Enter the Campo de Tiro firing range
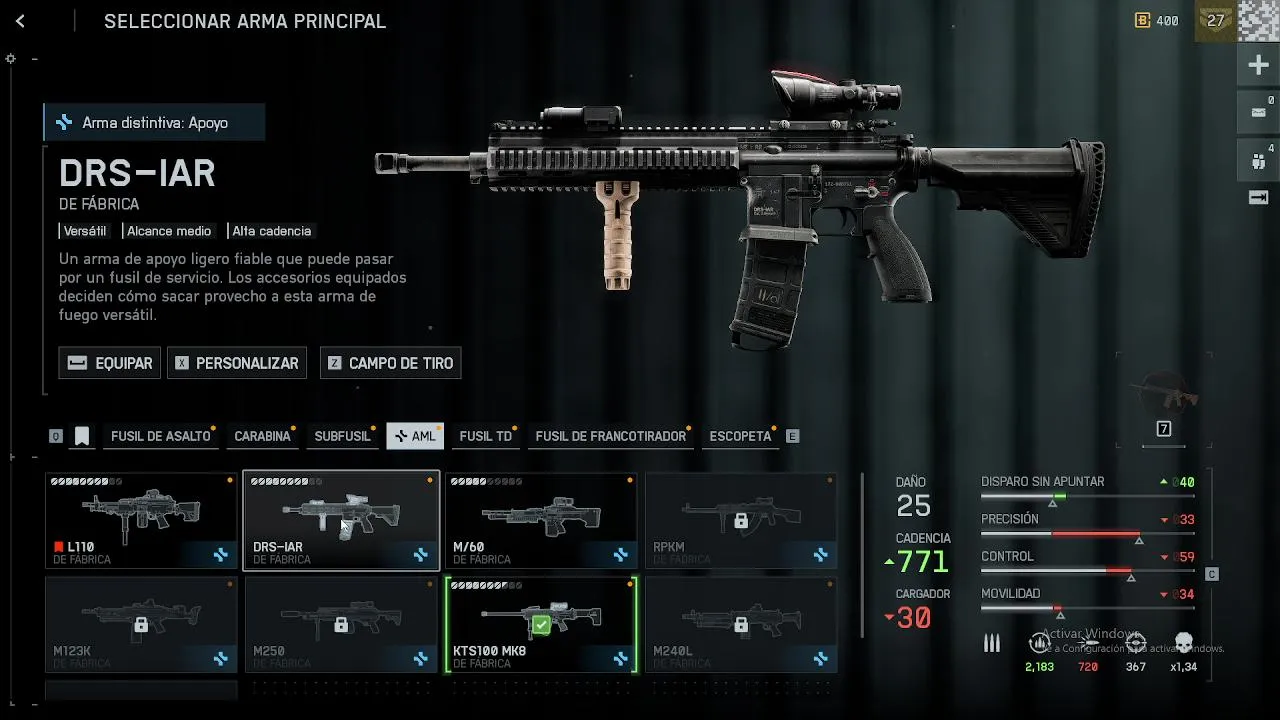Screen dimensions: 1280x720 [x=390, y=363]
